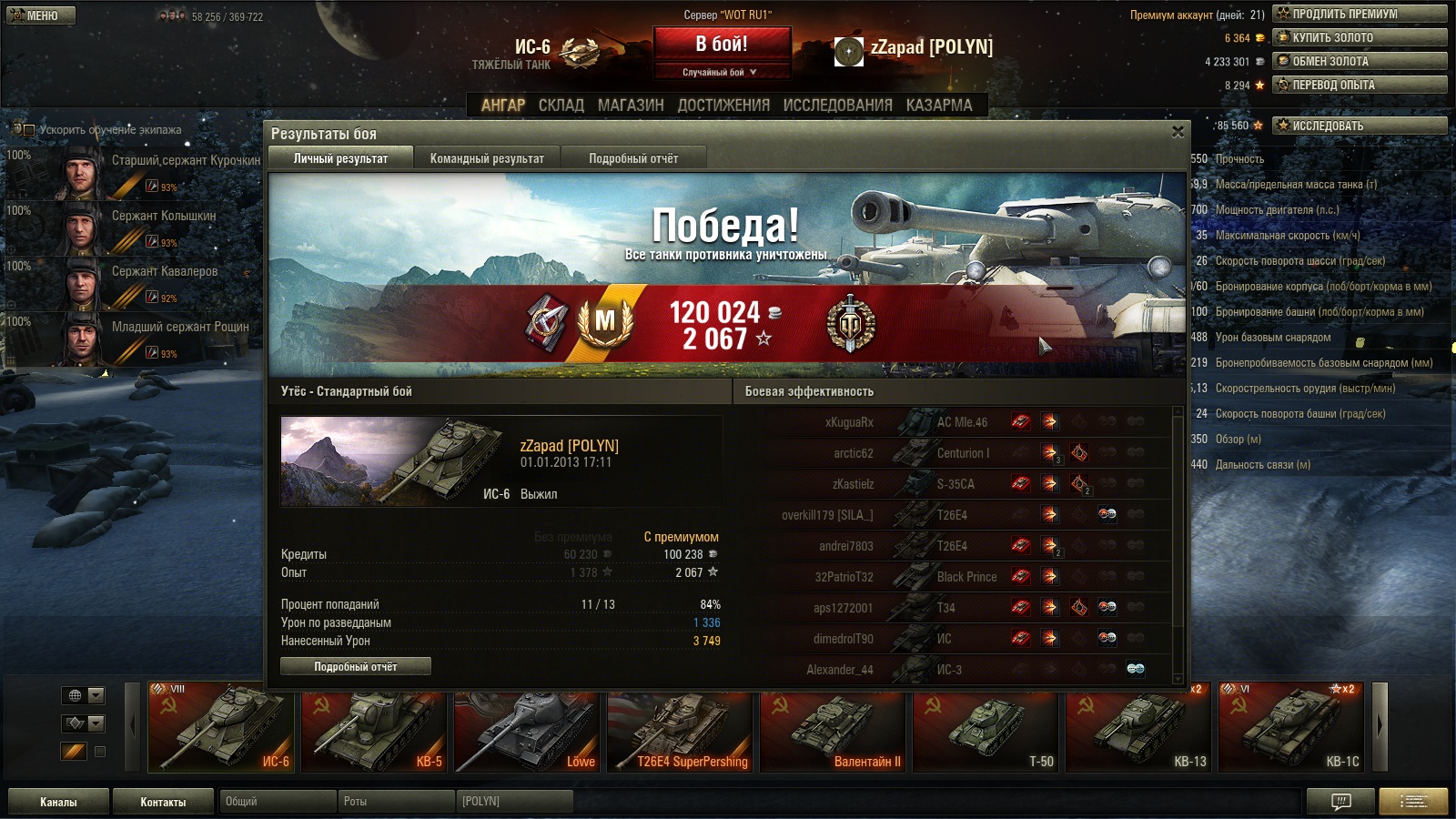Buy gold via Купить золото
The width and height of the screenshot is (1456, 819).
[x=1360, y=37]
